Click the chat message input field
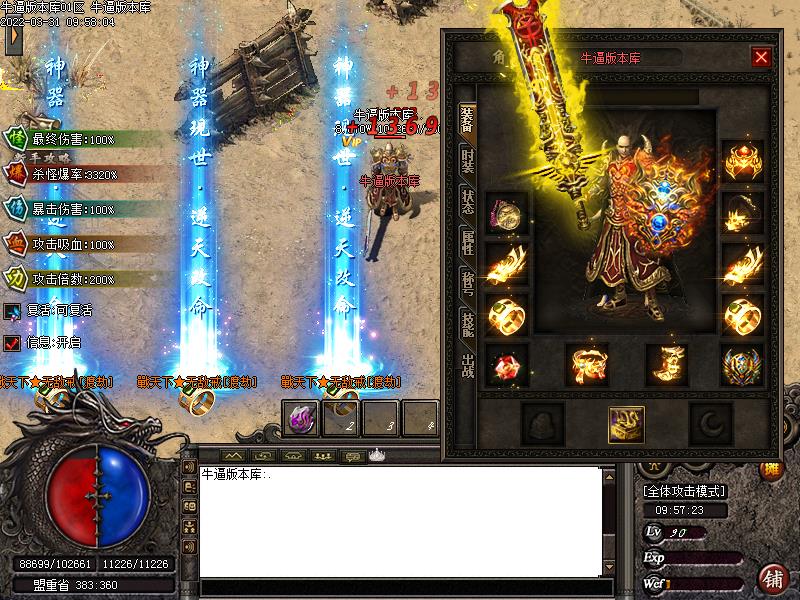The width and height of the screenshot is (800, 600). (400, 588)
